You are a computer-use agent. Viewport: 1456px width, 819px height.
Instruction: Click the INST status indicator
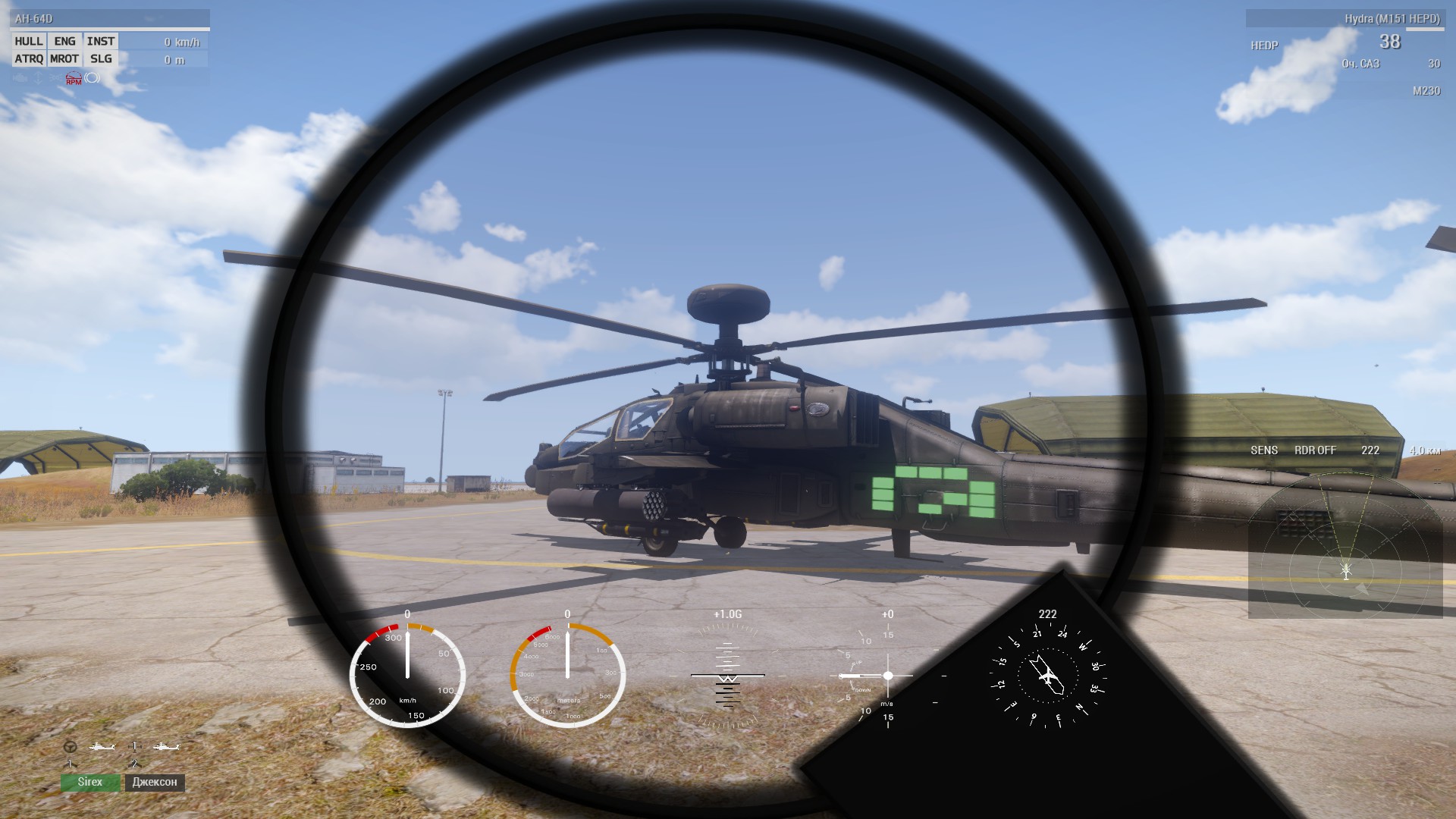101,41
